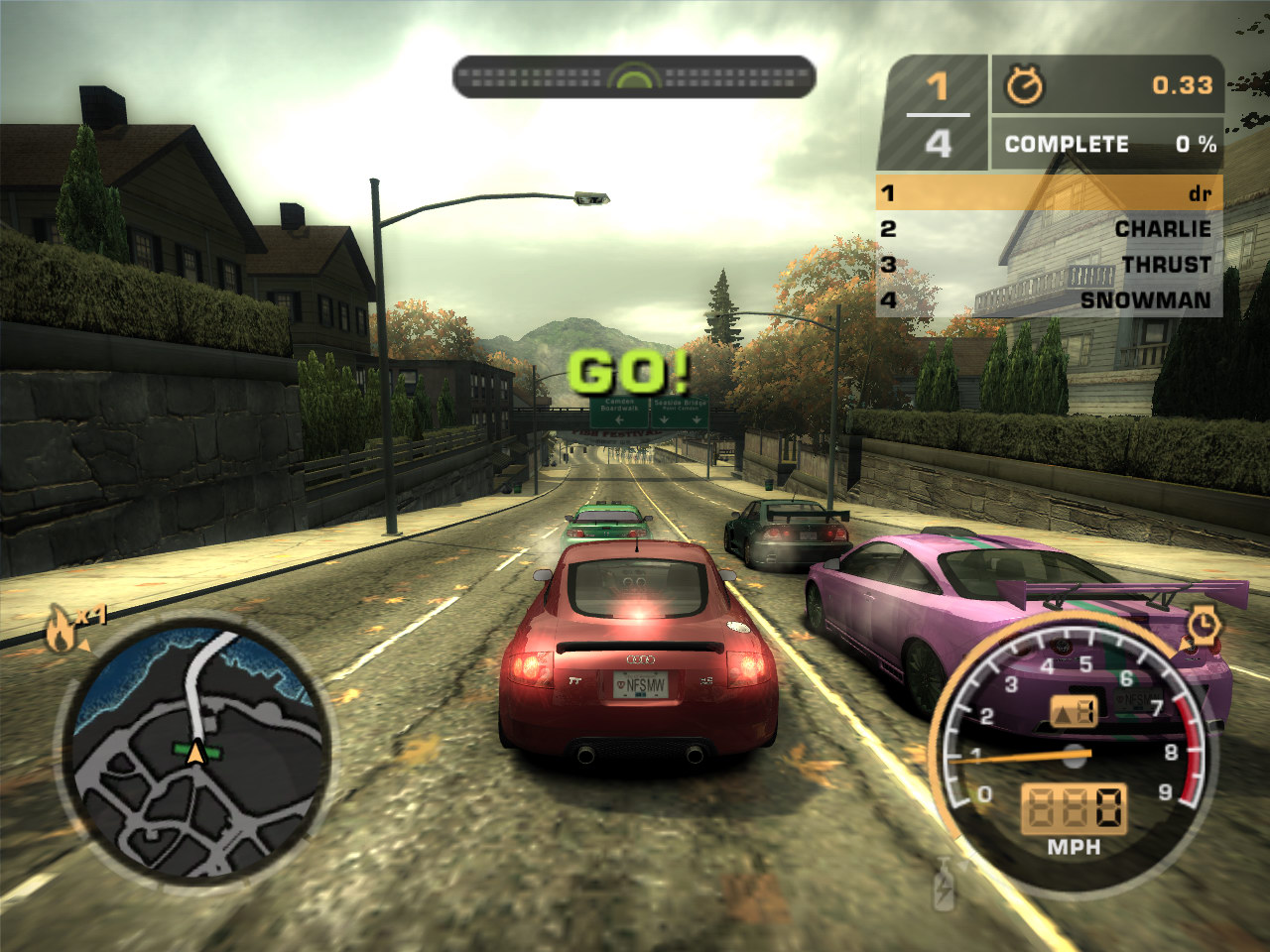Activate the Speedbreaker stopwatch icon by the tachometer
Viewport: 1270px width, 952px height.
1203,625
